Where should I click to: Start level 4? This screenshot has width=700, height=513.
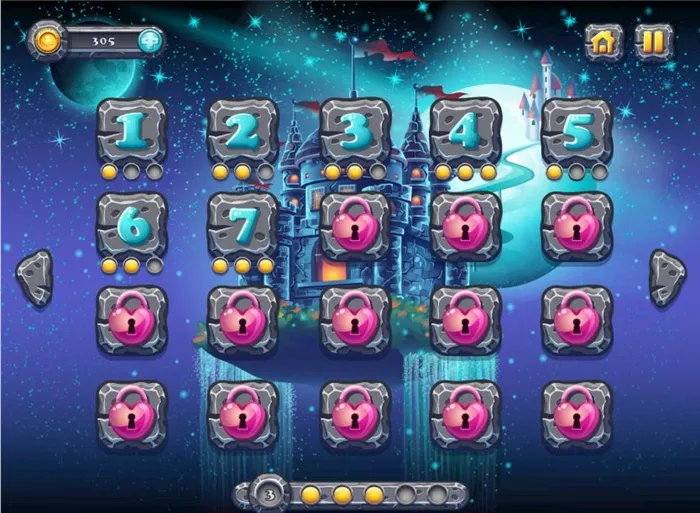(465, 131)
